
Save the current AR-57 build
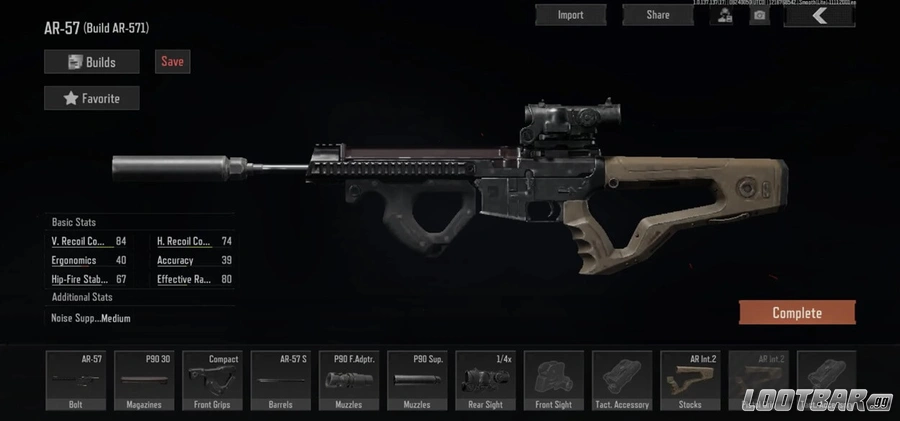(x=172, y=62)
